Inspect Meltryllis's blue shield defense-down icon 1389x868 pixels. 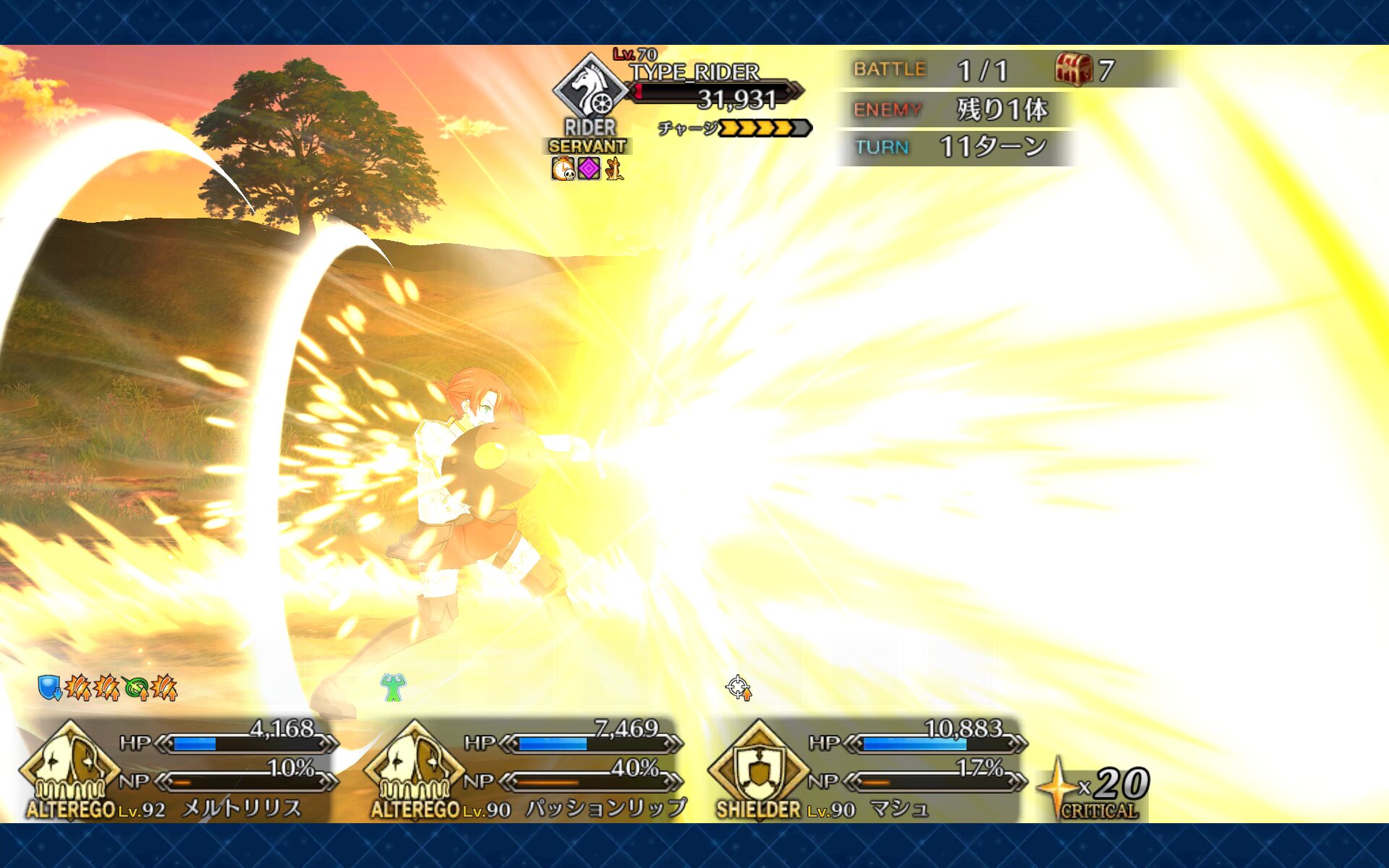tap(49, 687)
